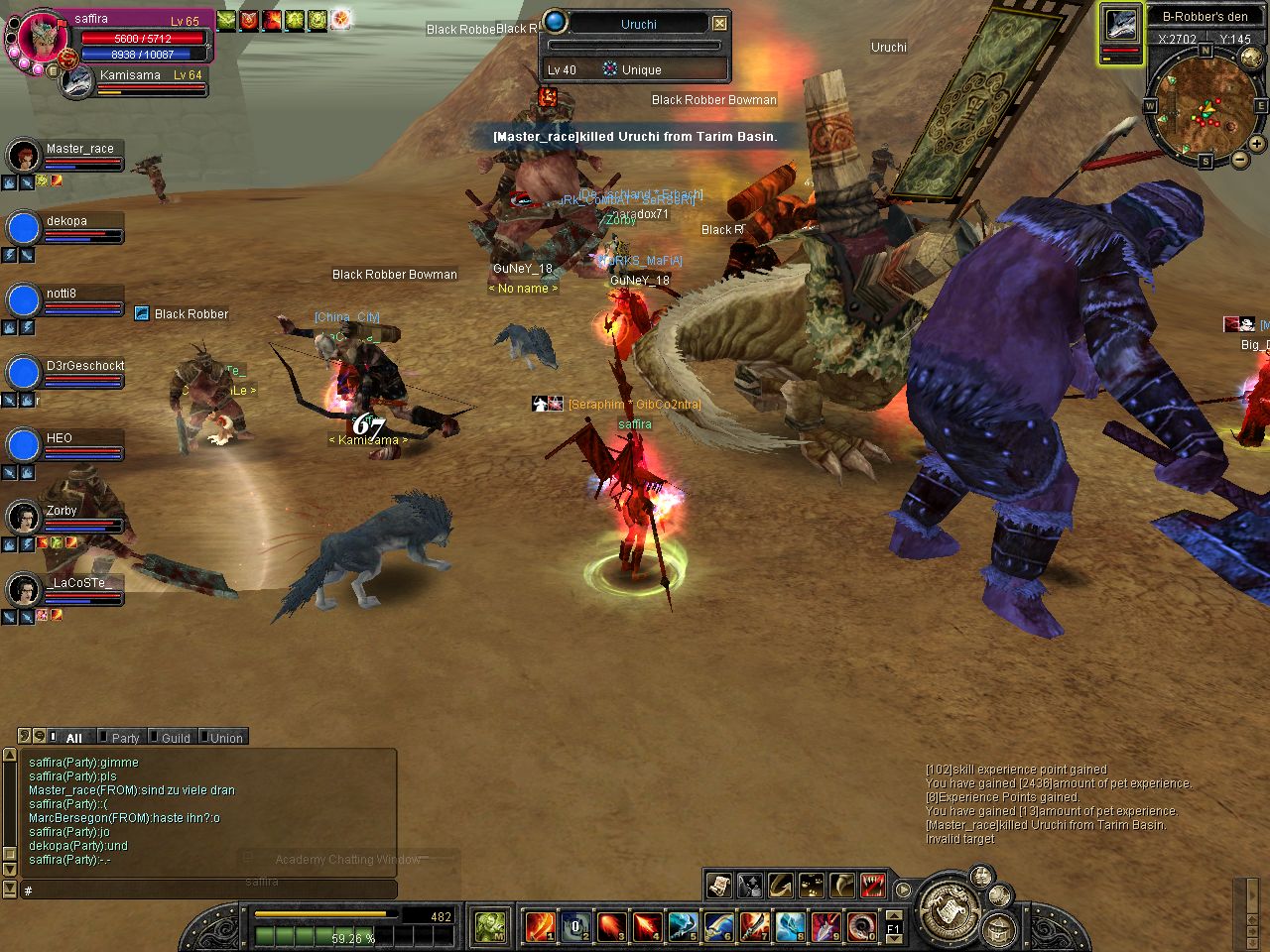
Task: Use the fireball skill in slot 3
Action: [x=611, y=926]
